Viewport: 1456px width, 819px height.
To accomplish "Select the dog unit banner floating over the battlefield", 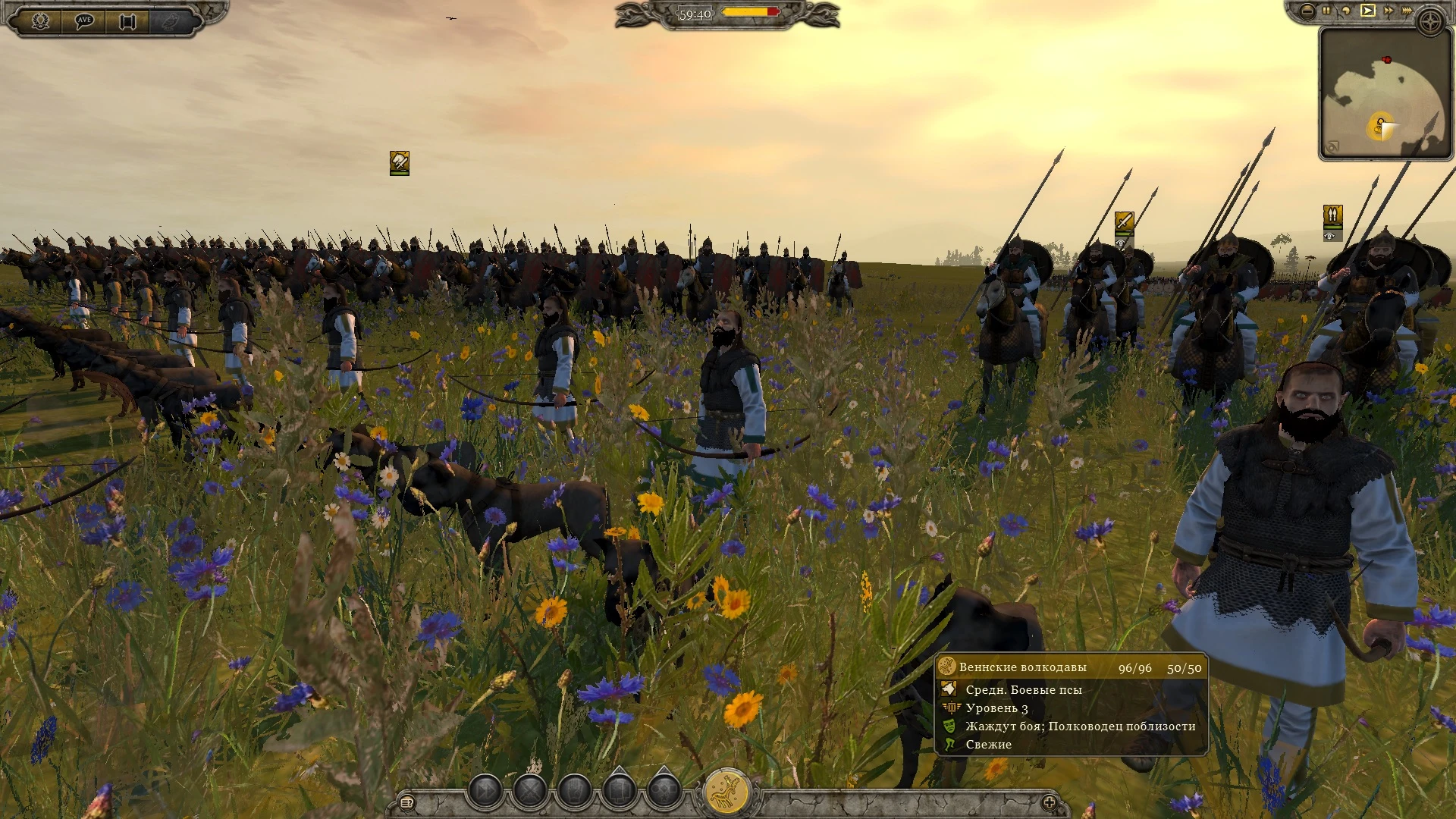I will click(398, 161).
